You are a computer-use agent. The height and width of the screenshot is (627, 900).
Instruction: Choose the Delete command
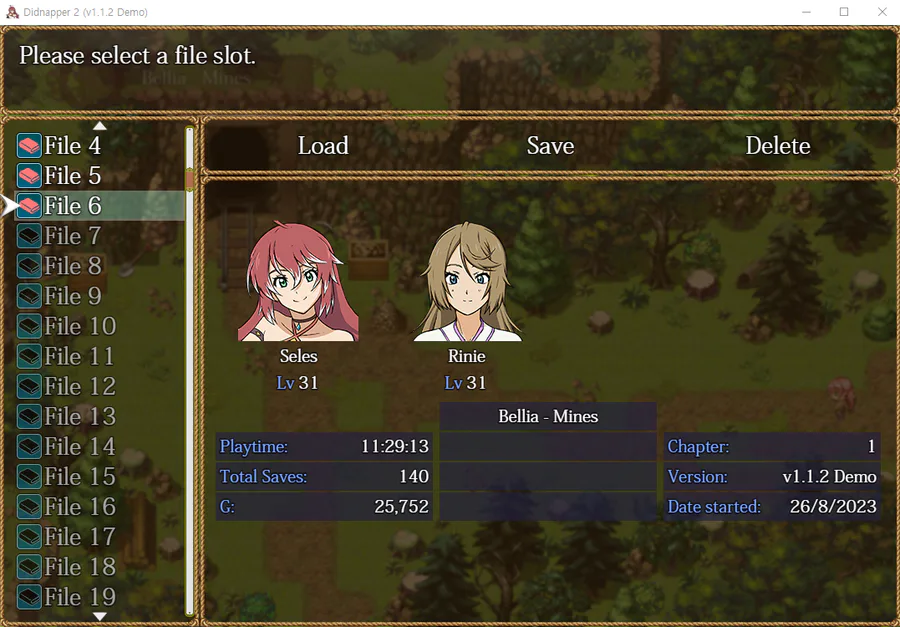point(777,146)
